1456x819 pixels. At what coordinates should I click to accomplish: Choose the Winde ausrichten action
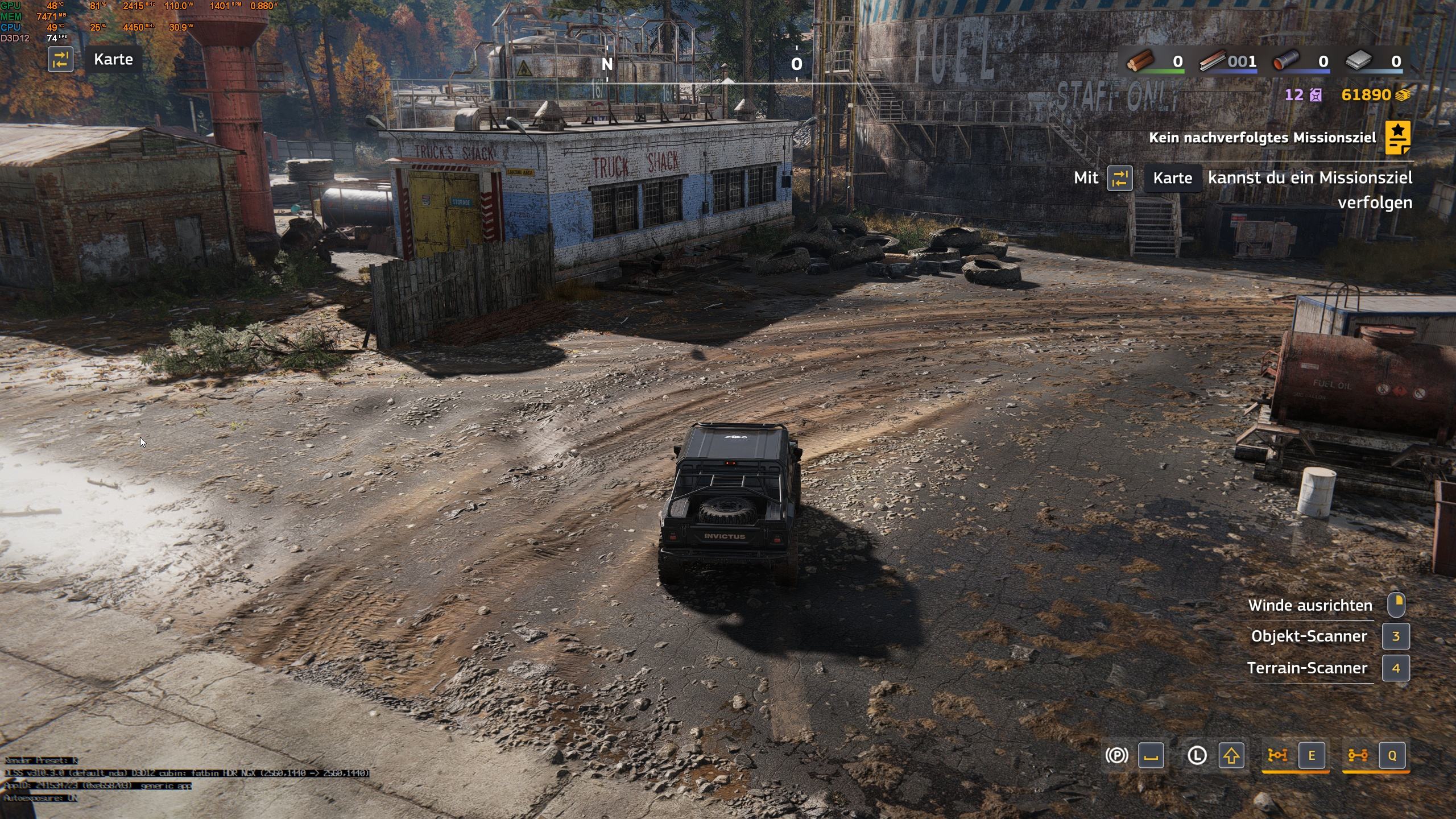(x=1310, y=606)
